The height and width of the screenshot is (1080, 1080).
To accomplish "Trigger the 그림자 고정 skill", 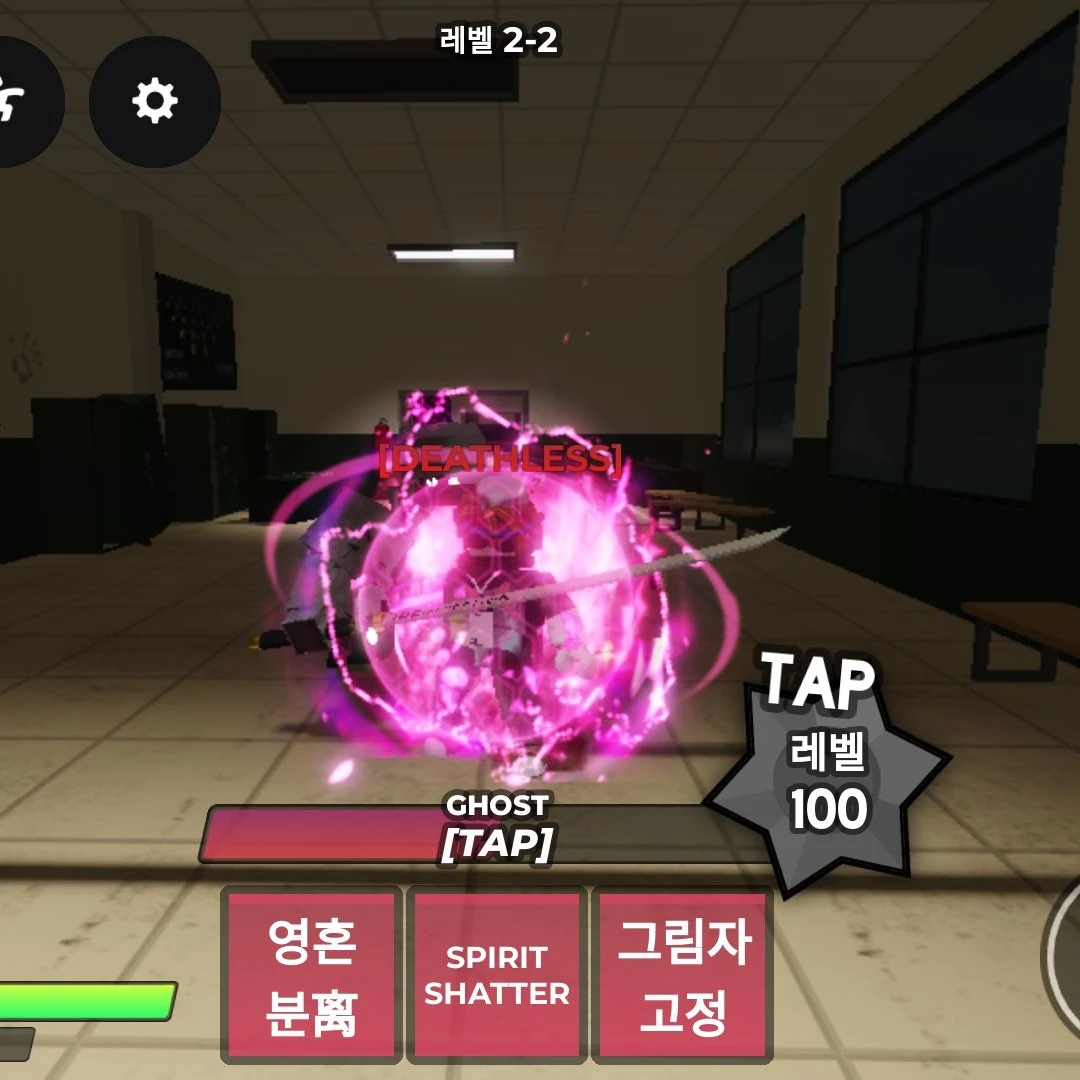I will (x=683, y=975).
